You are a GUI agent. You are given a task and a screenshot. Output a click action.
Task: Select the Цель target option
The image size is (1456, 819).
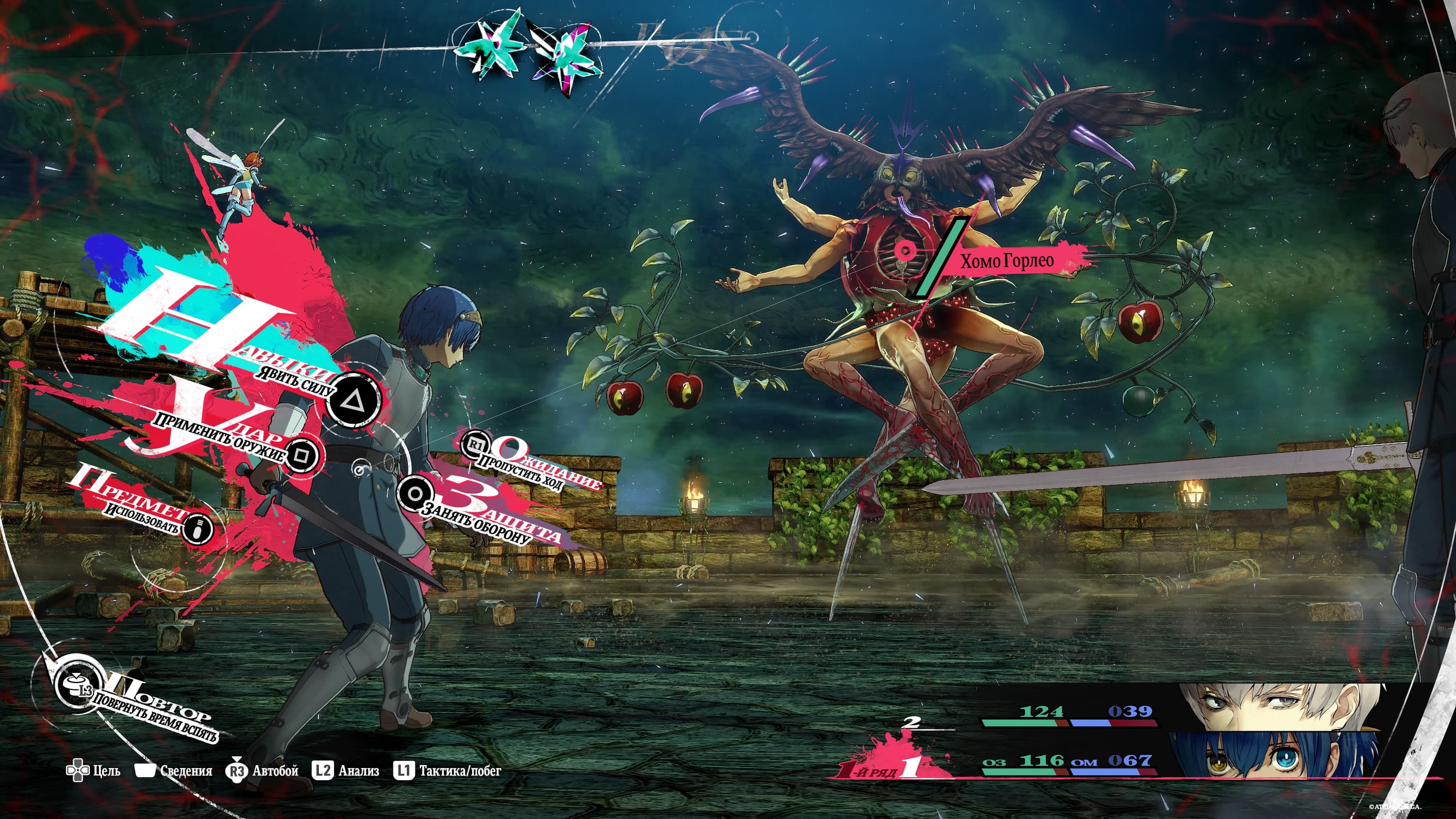[x=93, y=771]
